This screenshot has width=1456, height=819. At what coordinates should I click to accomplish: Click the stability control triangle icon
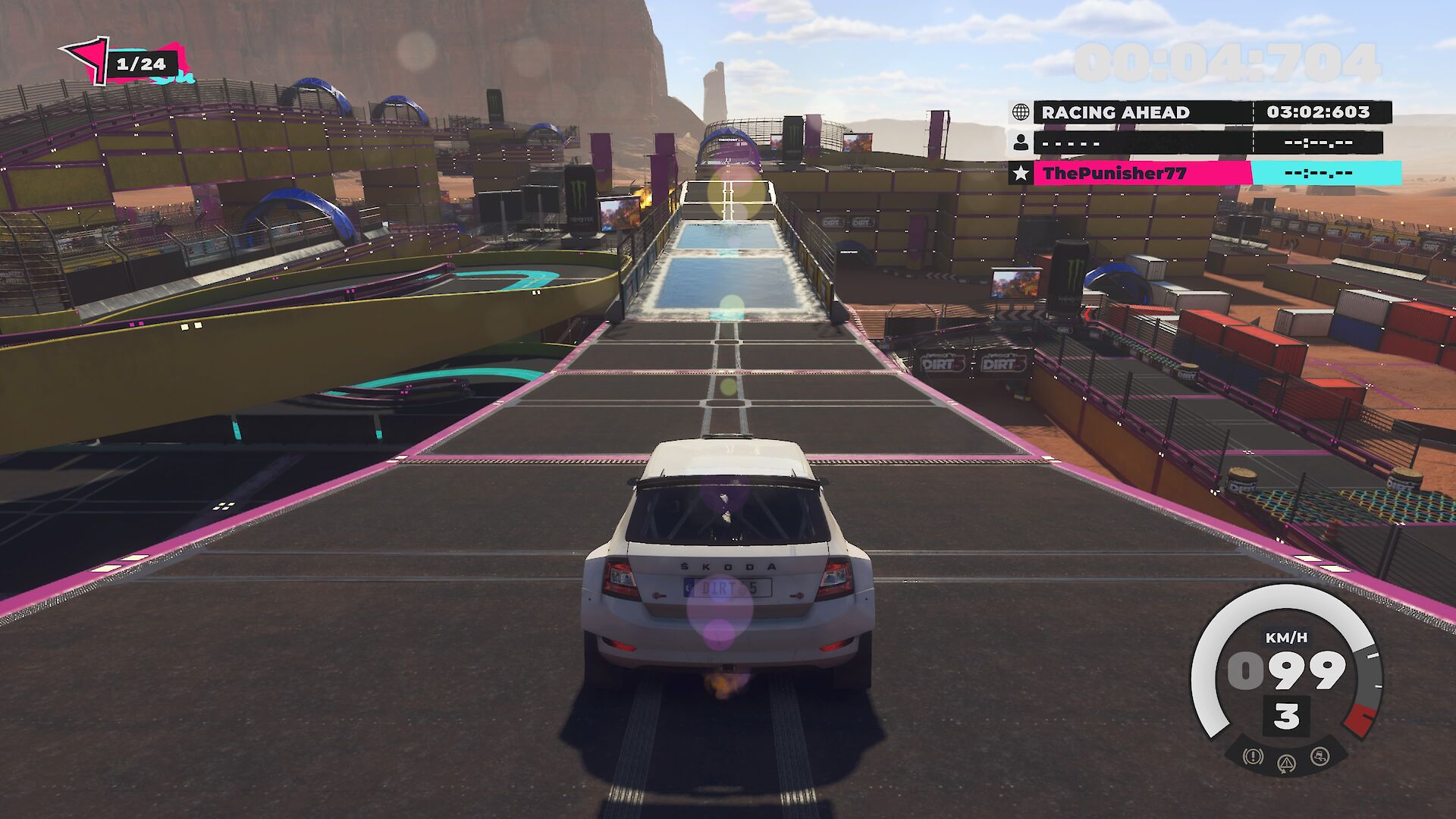click(x=1286, y=763)
